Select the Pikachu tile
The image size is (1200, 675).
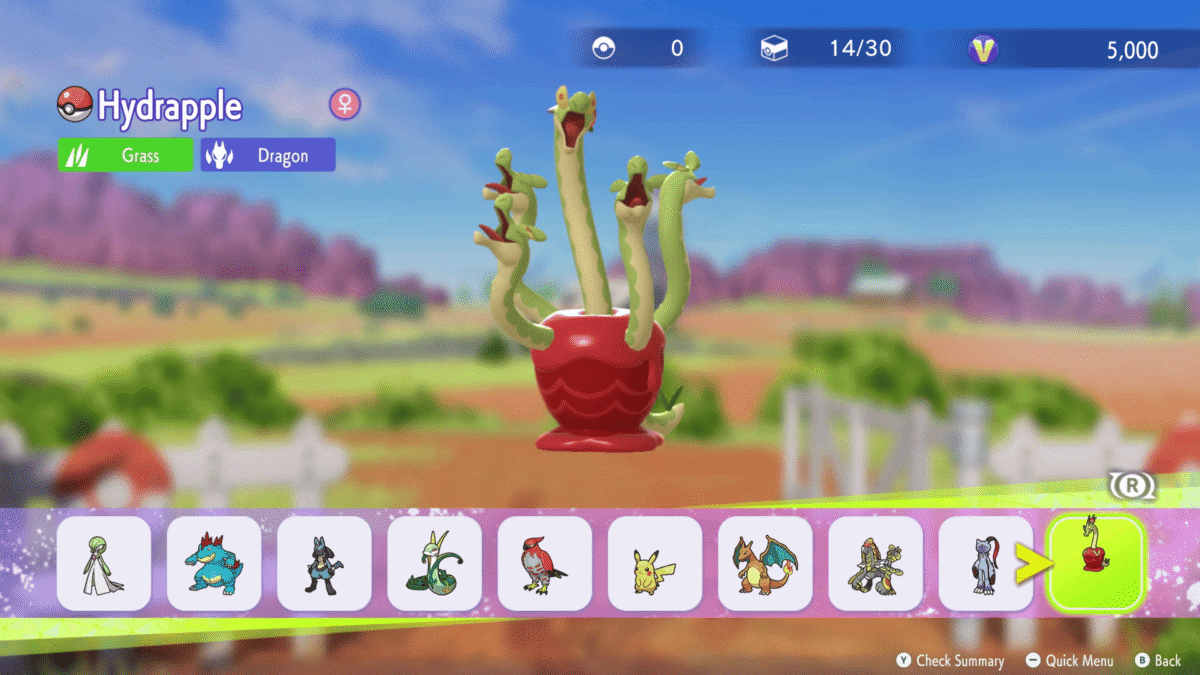655,564
